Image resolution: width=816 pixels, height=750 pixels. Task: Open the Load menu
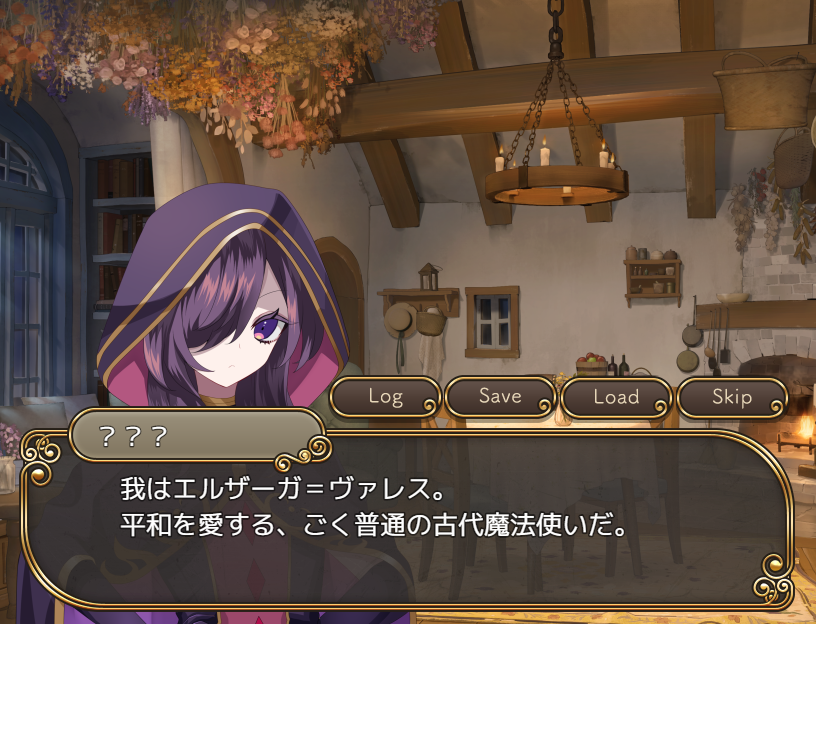[616, 397]
